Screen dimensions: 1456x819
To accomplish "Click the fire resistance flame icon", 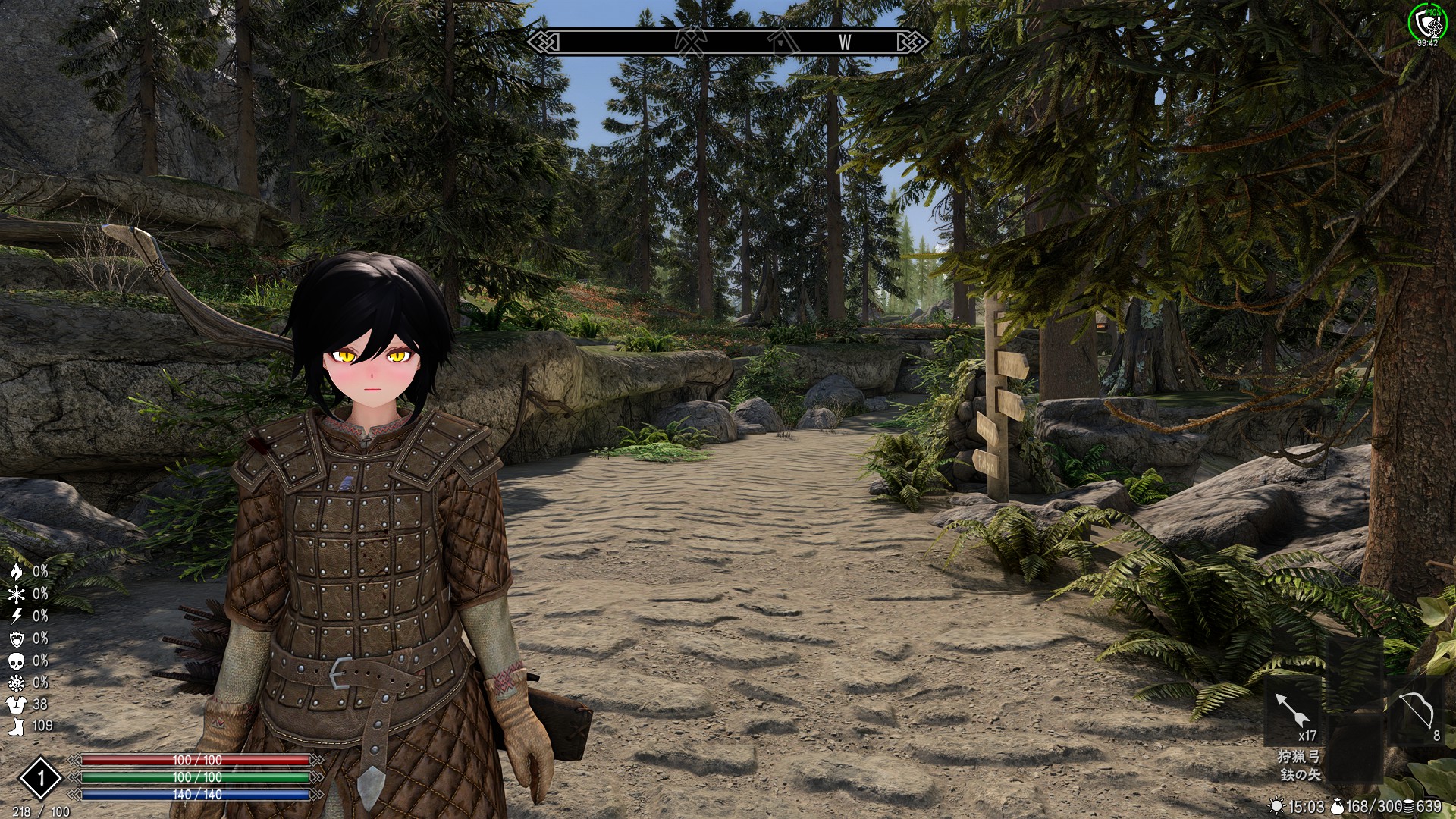I will pyautogui.click(x=16, y=572).
